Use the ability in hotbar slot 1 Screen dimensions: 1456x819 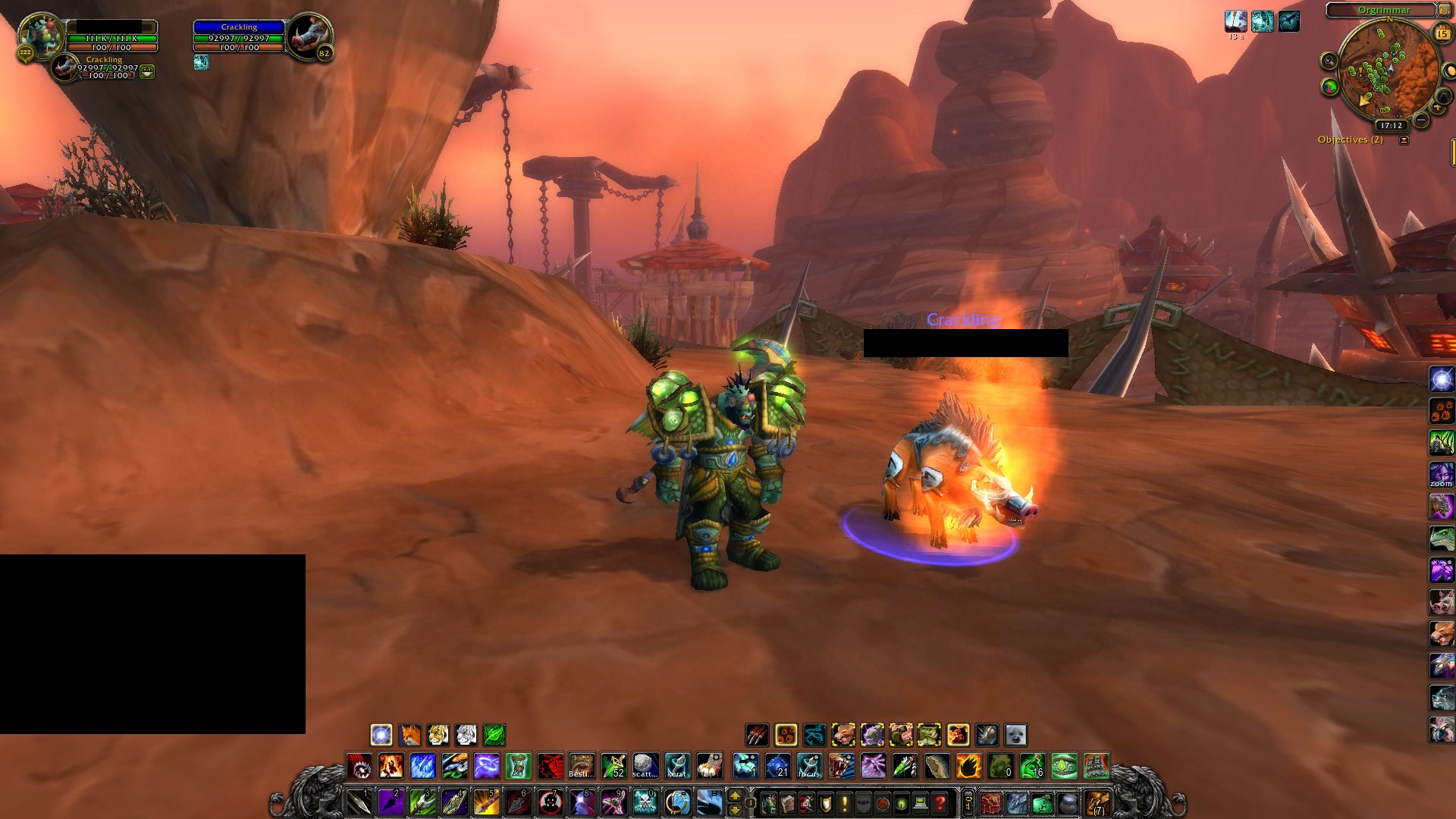359,802
